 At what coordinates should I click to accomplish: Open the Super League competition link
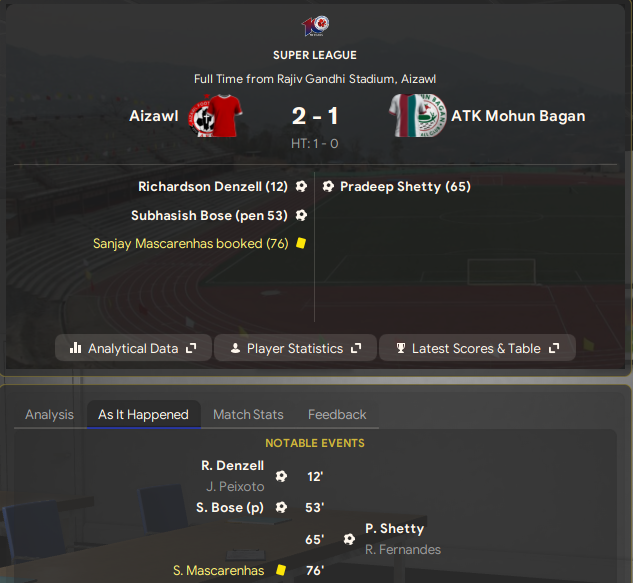pos(314,55)
